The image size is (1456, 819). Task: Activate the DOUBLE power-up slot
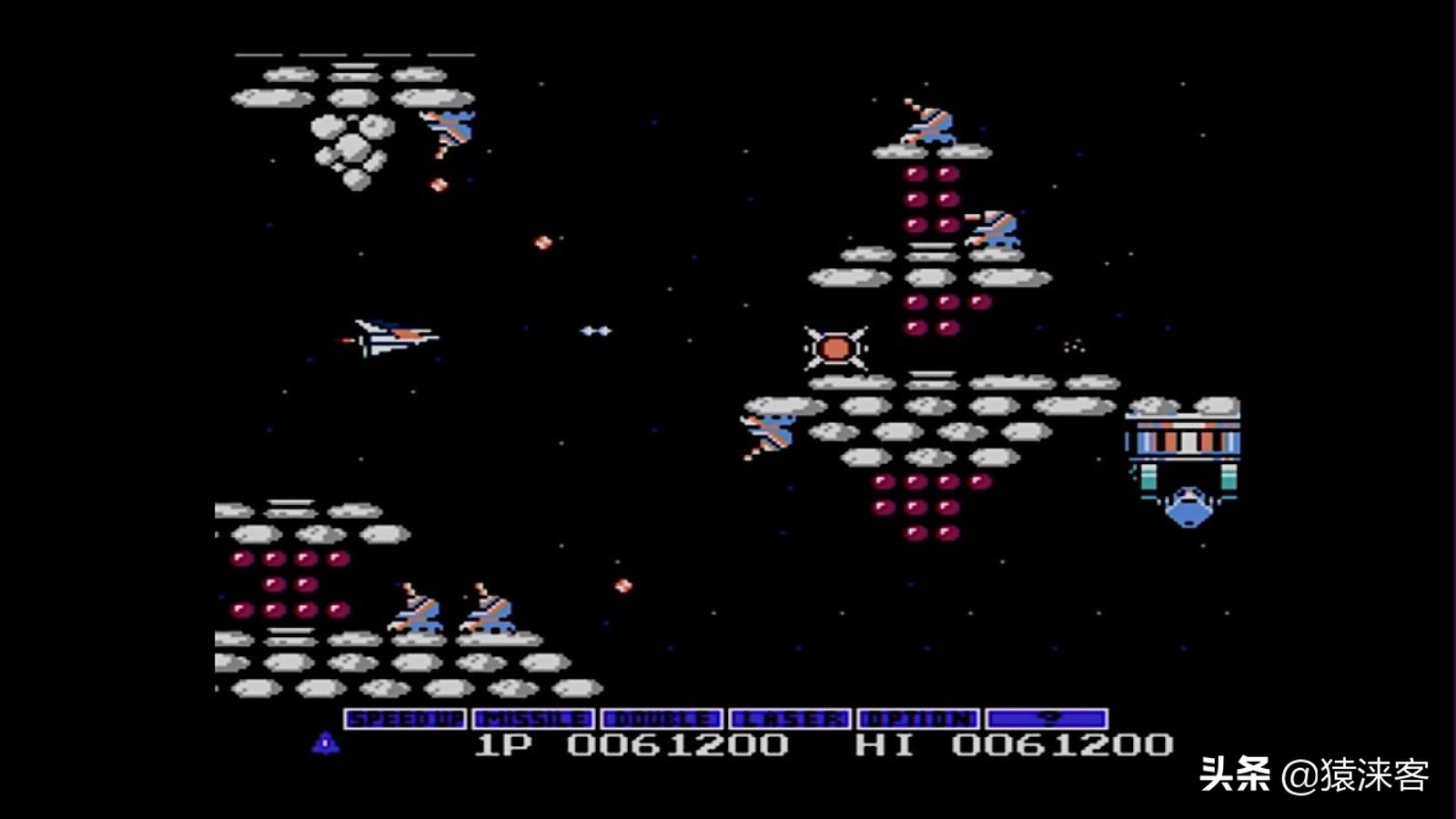click(662, 719)
